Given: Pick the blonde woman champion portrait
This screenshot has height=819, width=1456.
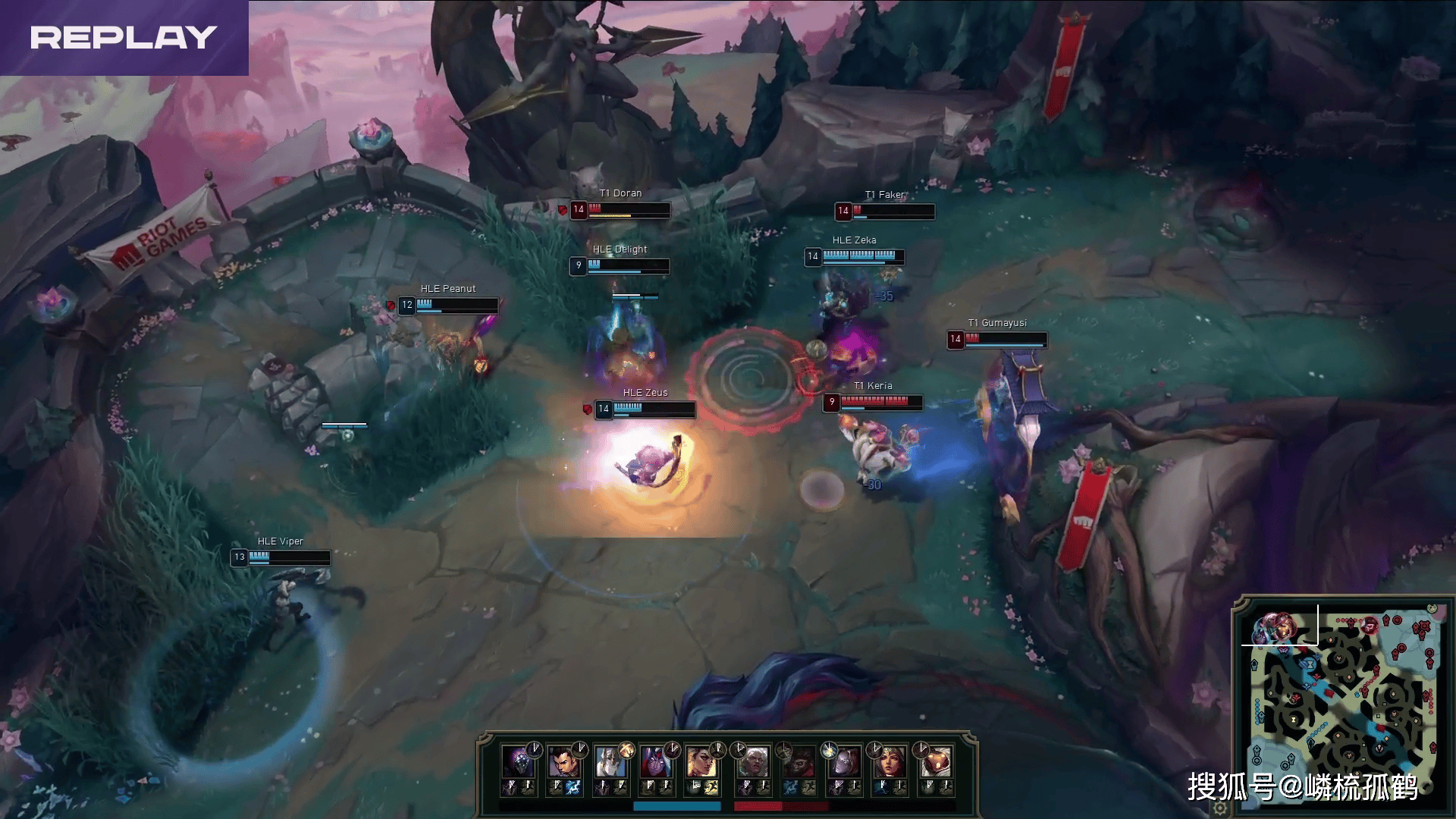Looking at the screenshot, I should point(700,761).
